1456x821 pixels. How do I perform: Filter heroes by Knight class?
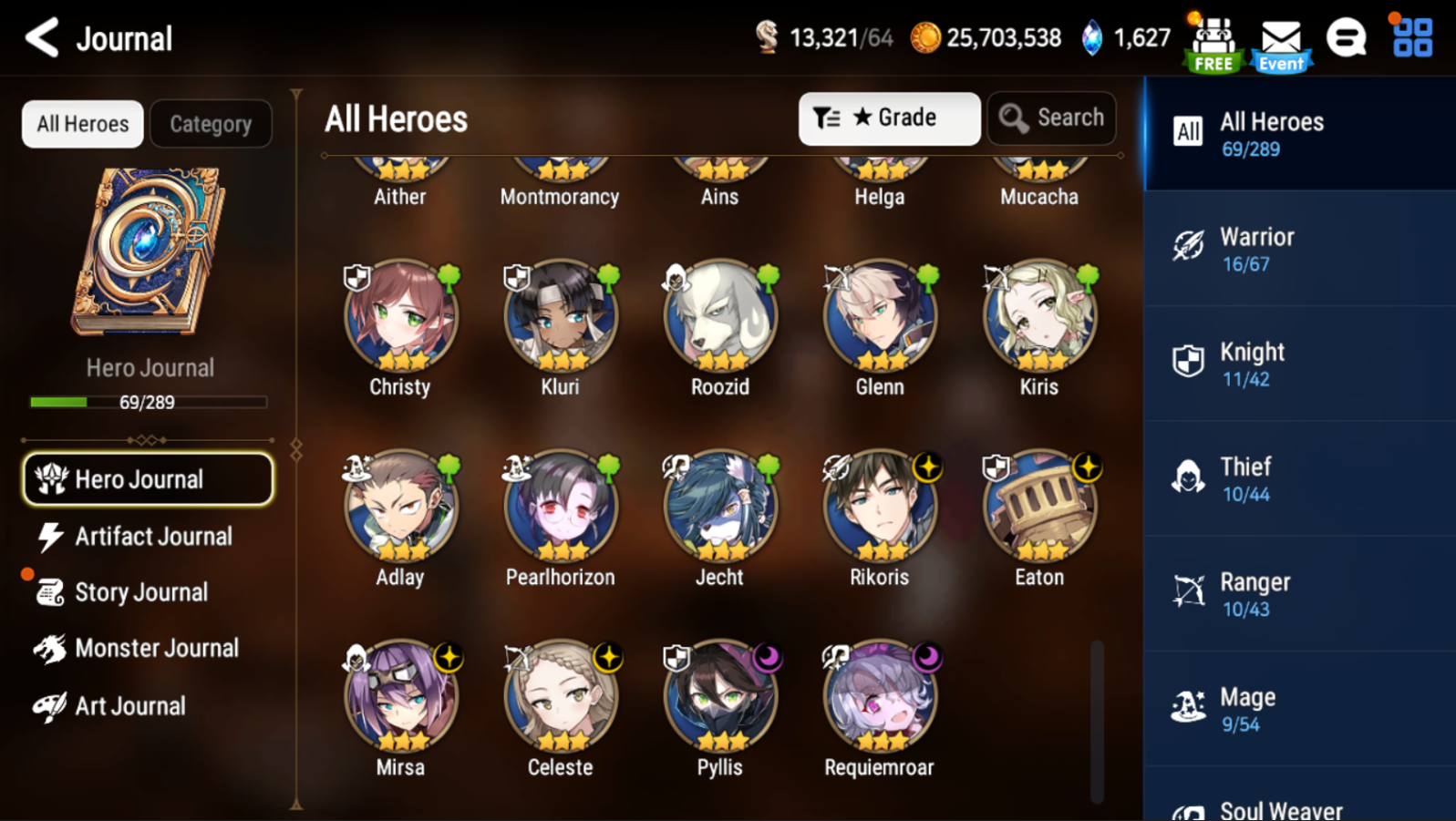coord(1299,364)
